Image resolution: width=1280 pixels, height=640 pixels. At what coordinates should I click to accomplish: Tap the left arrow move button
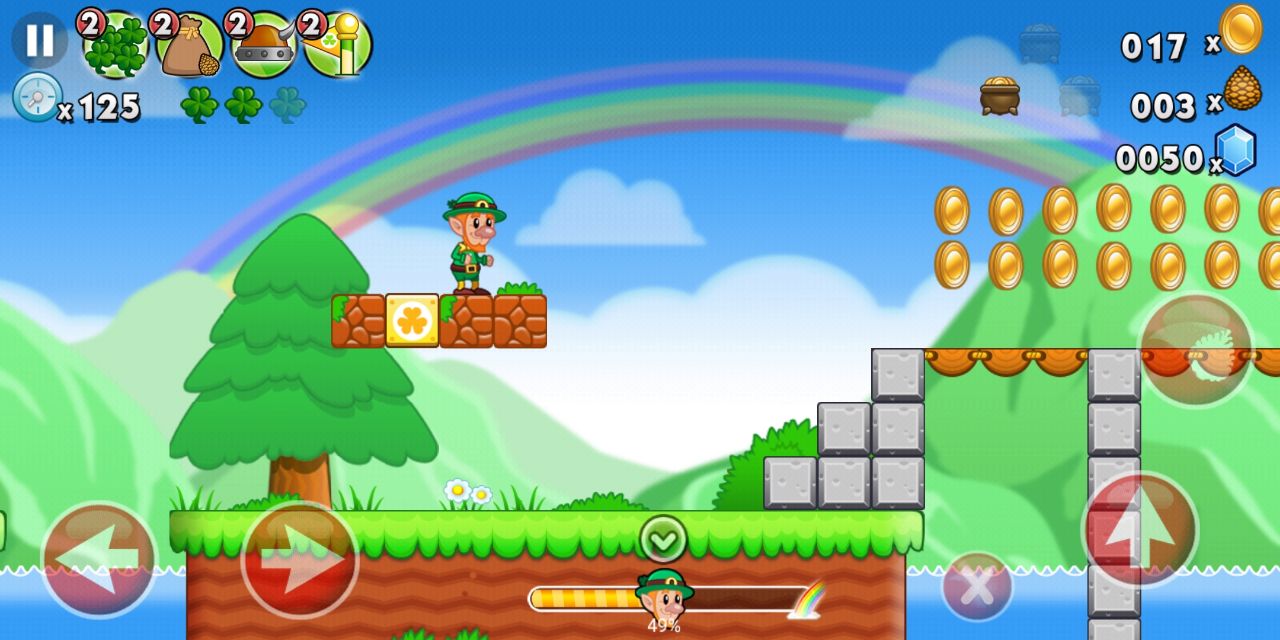(99, 559)
